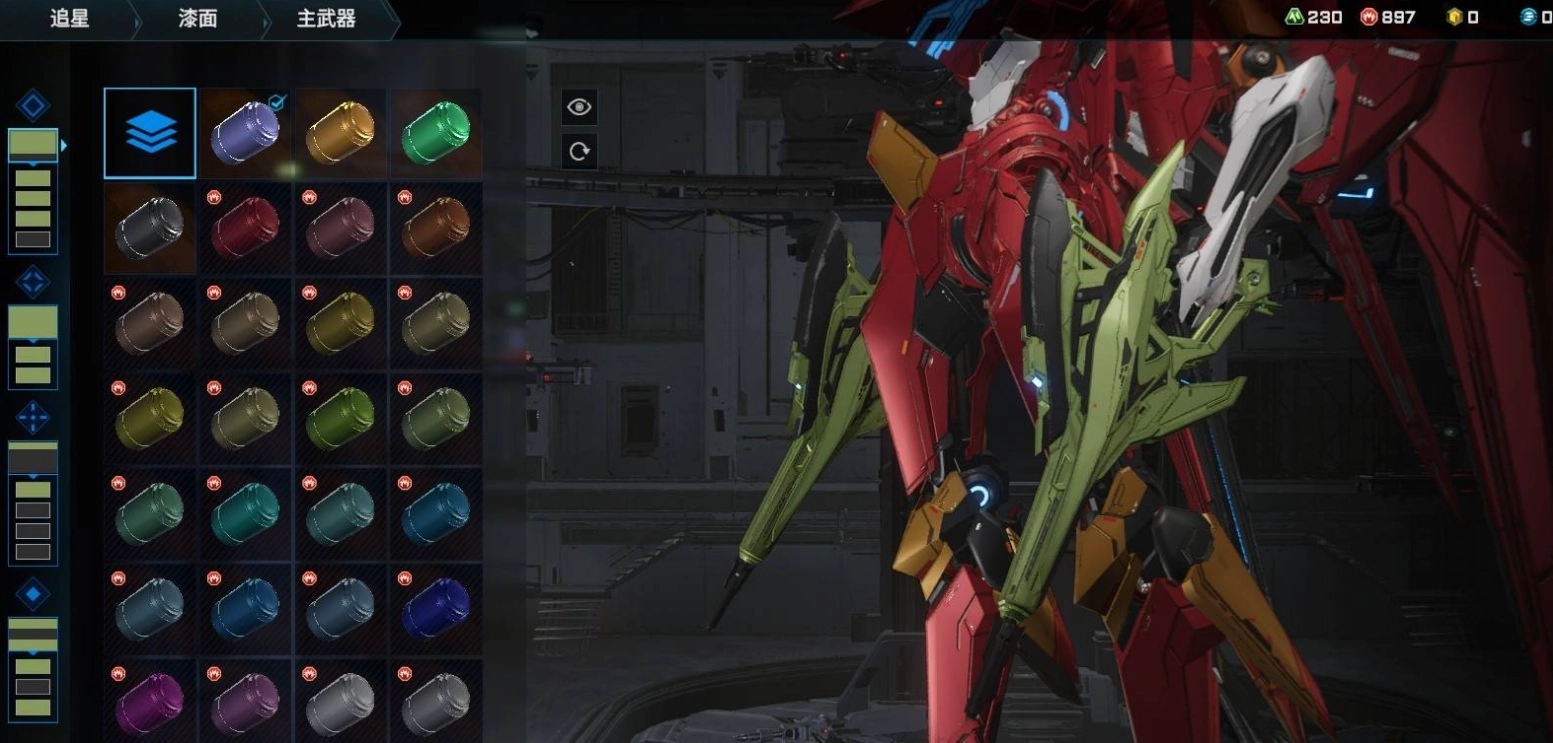This screenshot has height=743, width=1553.
Task: Select the teal cyan paint can
Action: click(245, 513)
